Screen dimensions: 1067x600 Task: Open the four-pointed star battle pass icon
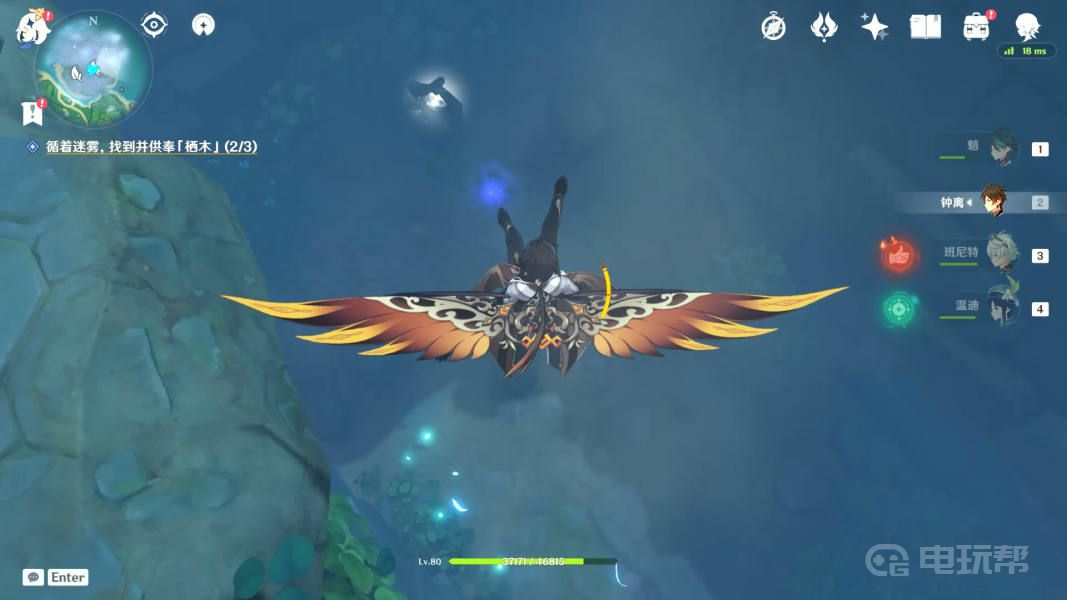tap(875, 27)
